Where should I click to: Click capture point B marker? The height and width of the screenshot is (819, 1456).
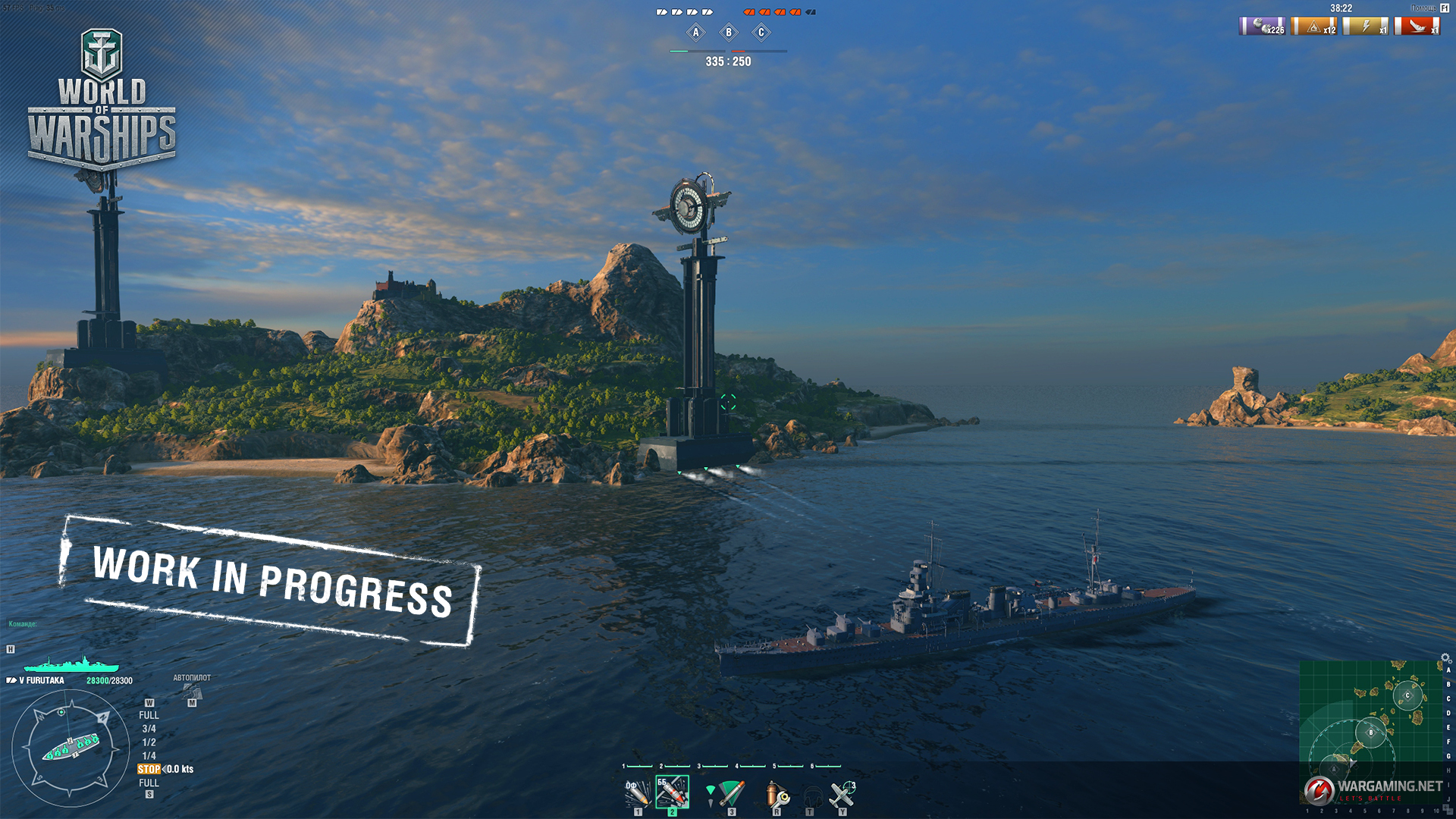[x=729, y=33]
